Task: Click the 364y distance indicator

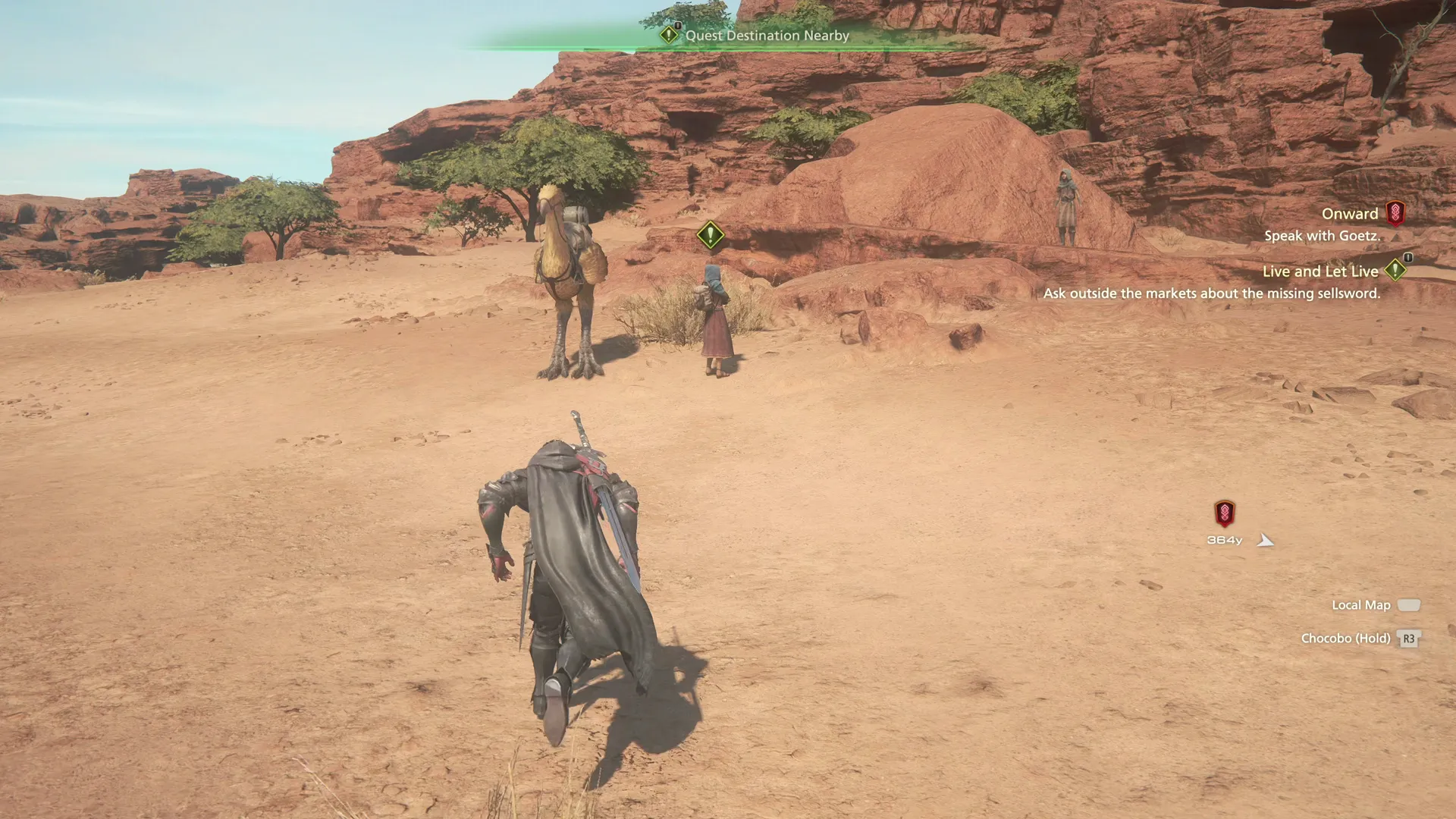Action: (x=1223, y=540)
